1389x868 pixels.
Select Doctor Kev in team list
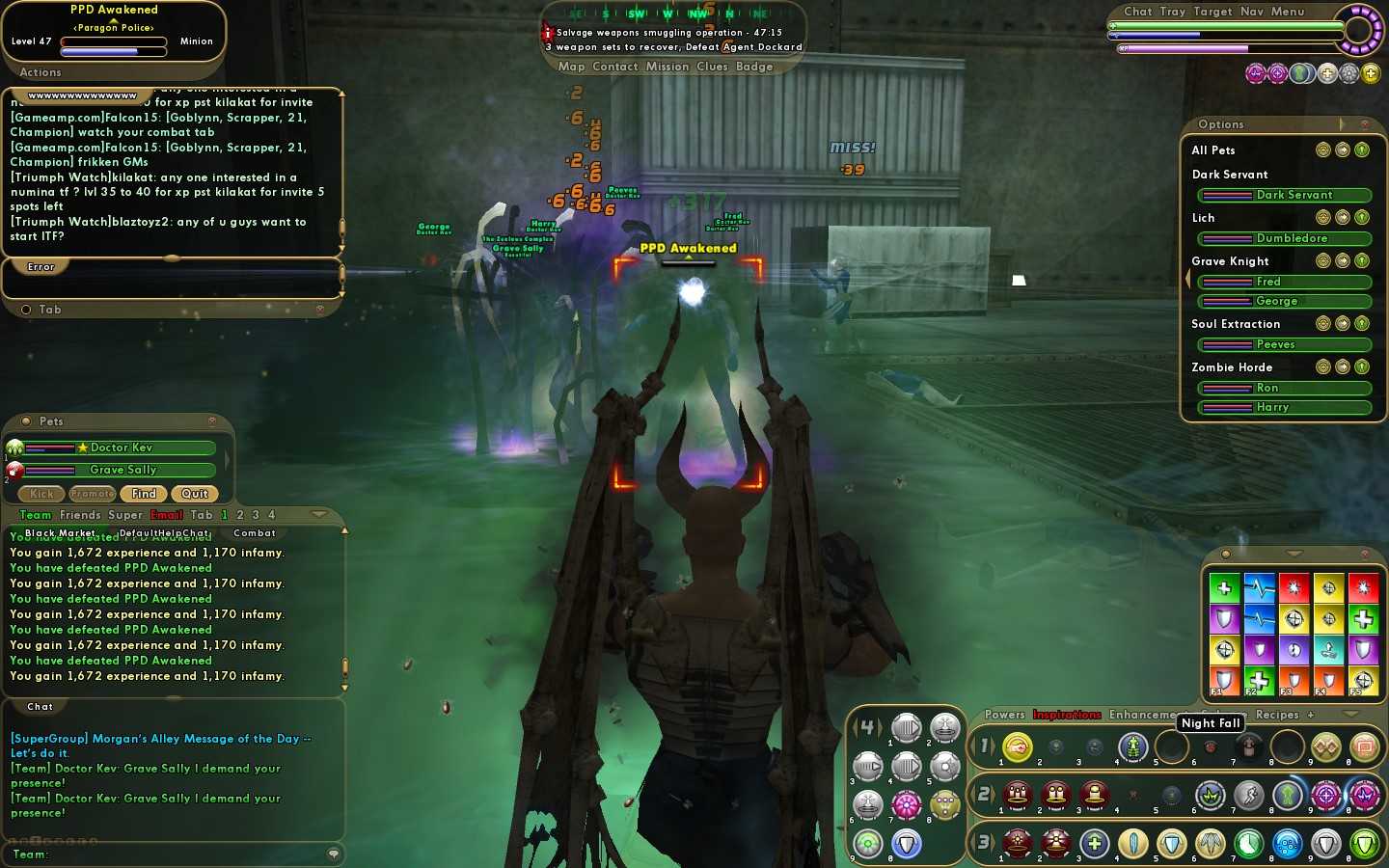[x=121, y=448]
